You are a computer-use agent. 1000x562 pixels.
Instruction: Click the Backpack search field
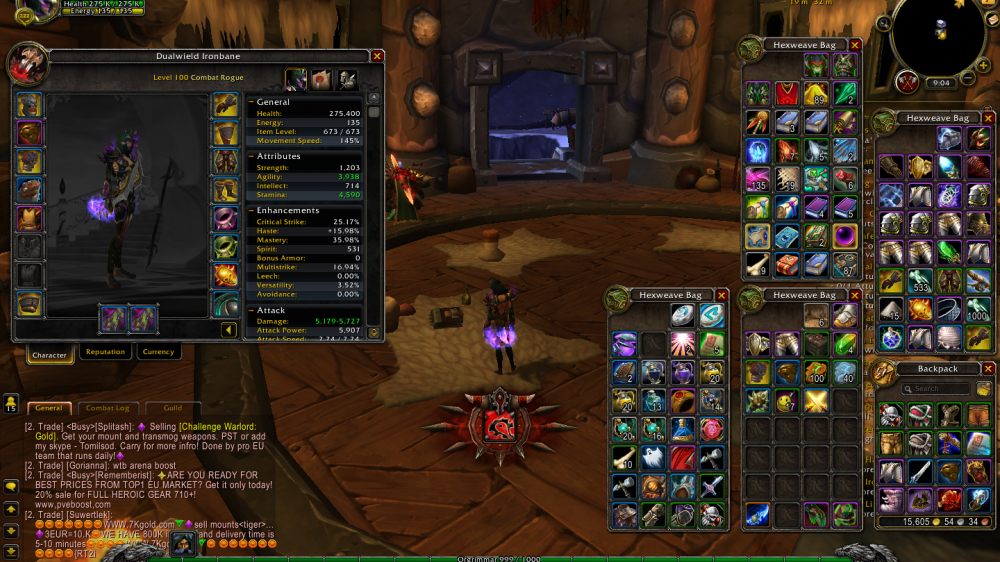pos(937,389)
